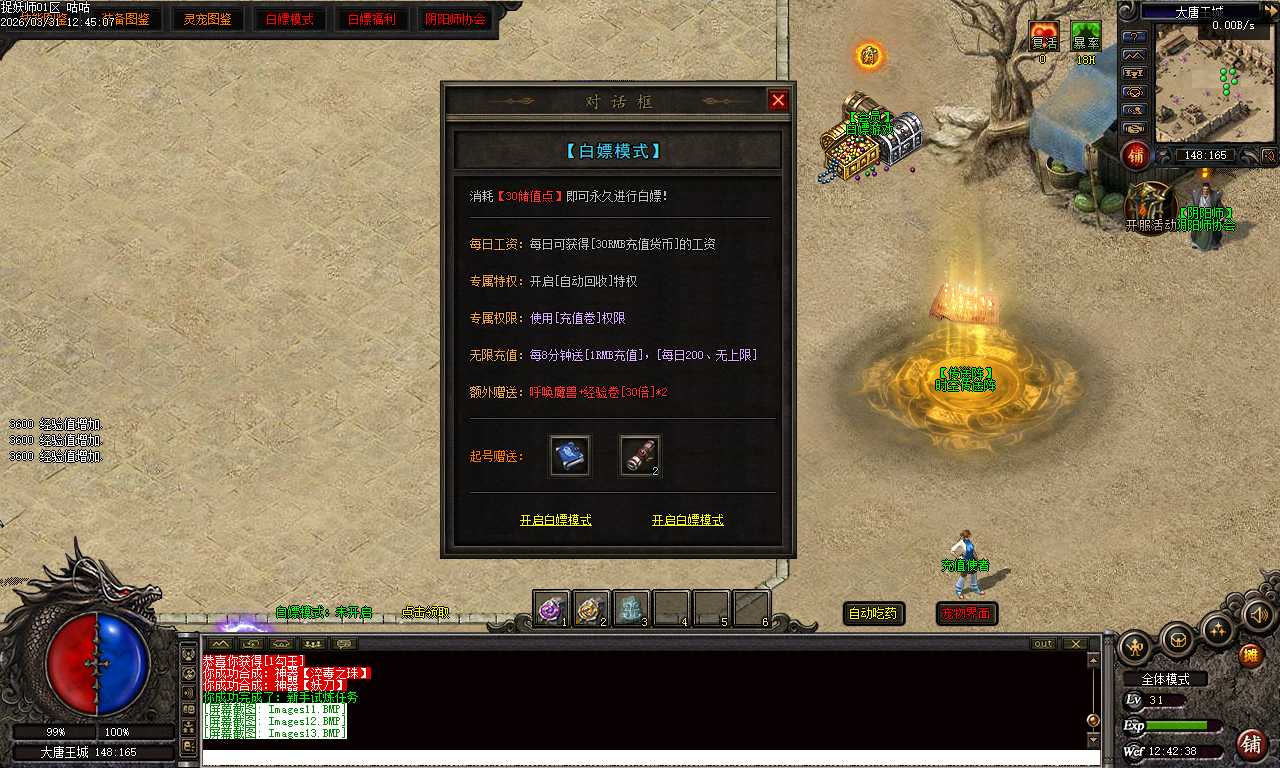Open the 灵宠图鉴 top menu button

coord(208,19)
